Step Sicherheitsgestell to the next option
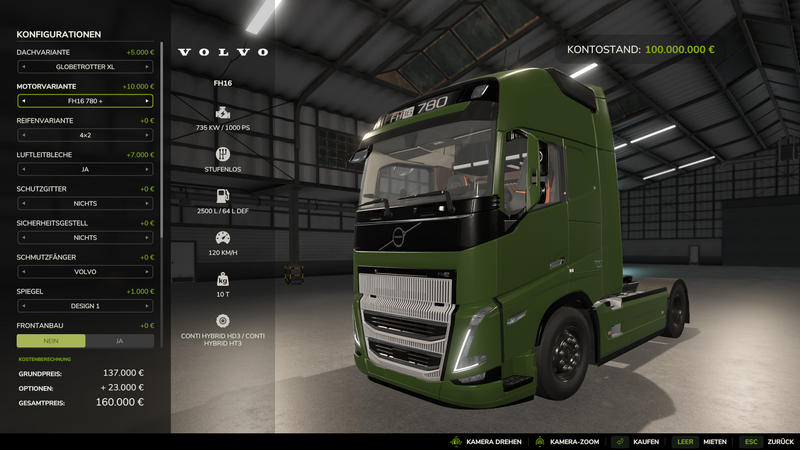The height and width of the screenshot is (450, 800). (x=148, y=237)
